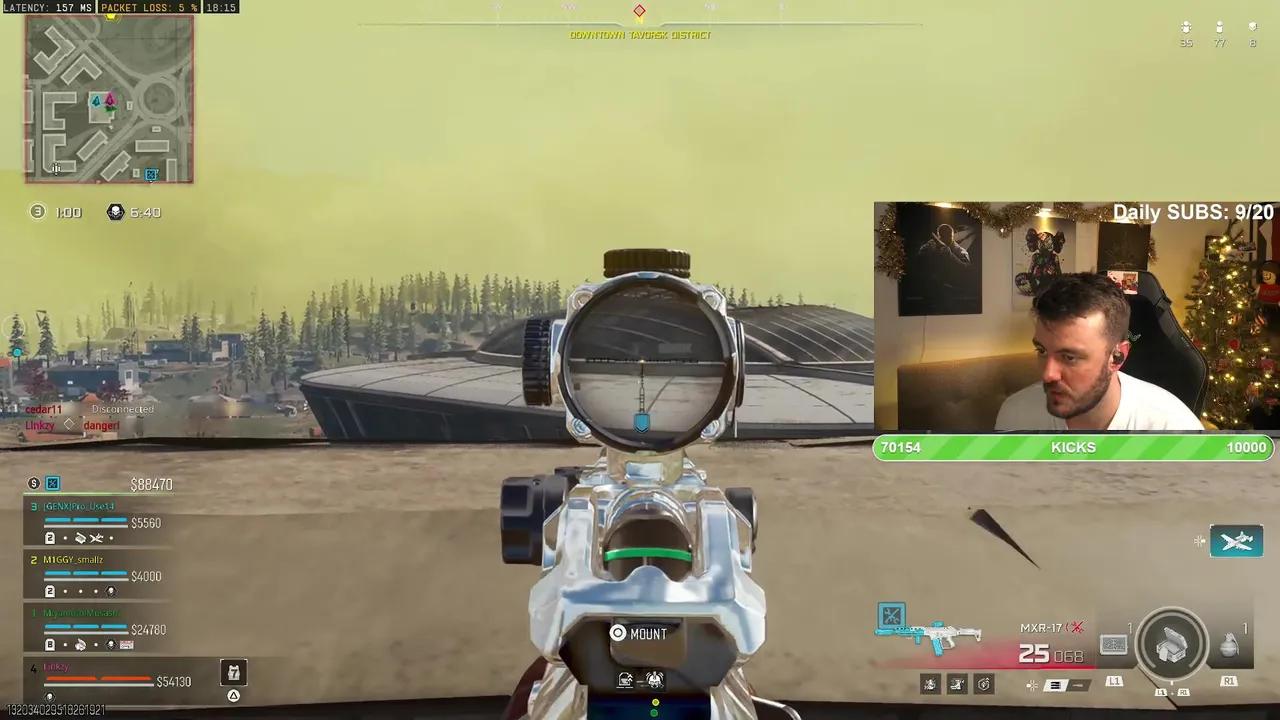Click the DOWNTOWN TAVORSK DISTRICT location banner

[640, 34]
